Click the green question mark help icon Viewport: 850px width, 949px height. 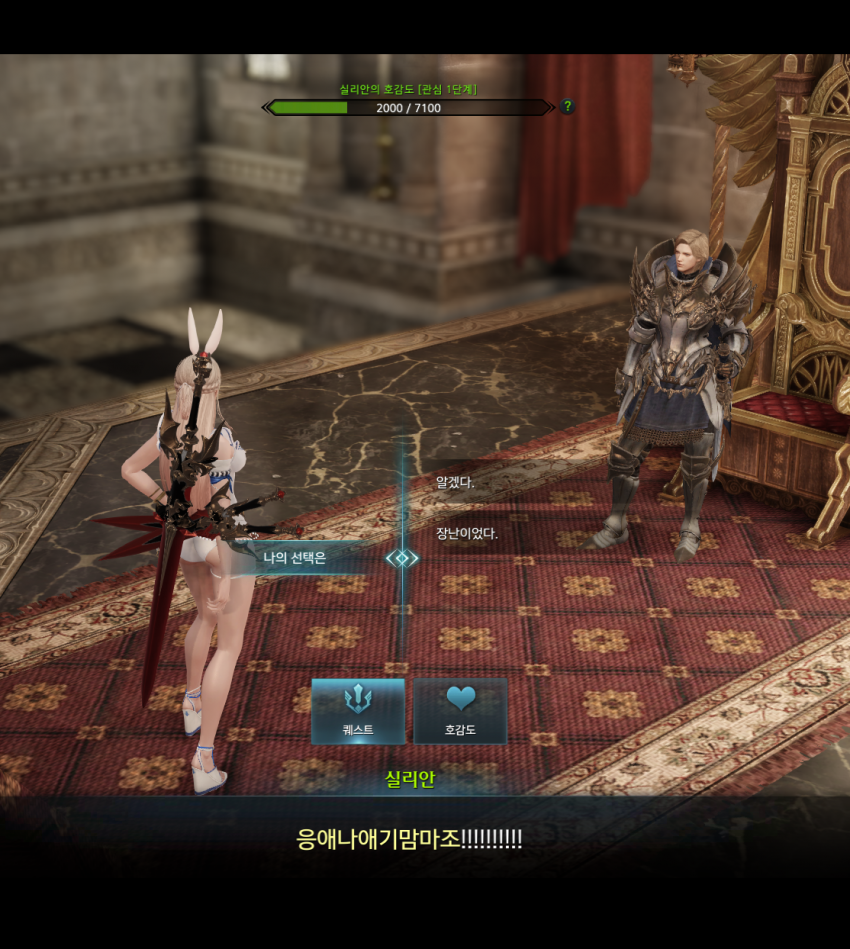point(567,107)
